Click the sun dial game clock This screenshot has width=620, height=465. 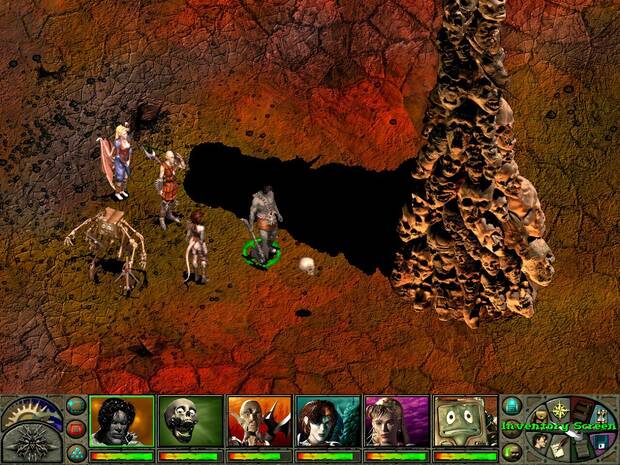(x=31, y=409)
